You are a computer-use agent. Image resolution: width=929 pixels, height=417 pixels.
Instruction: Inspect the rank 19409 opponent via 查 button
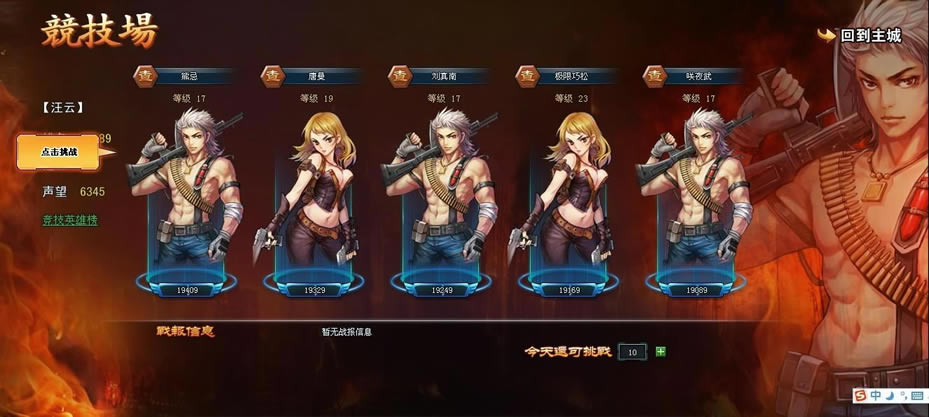coord(144,75)
